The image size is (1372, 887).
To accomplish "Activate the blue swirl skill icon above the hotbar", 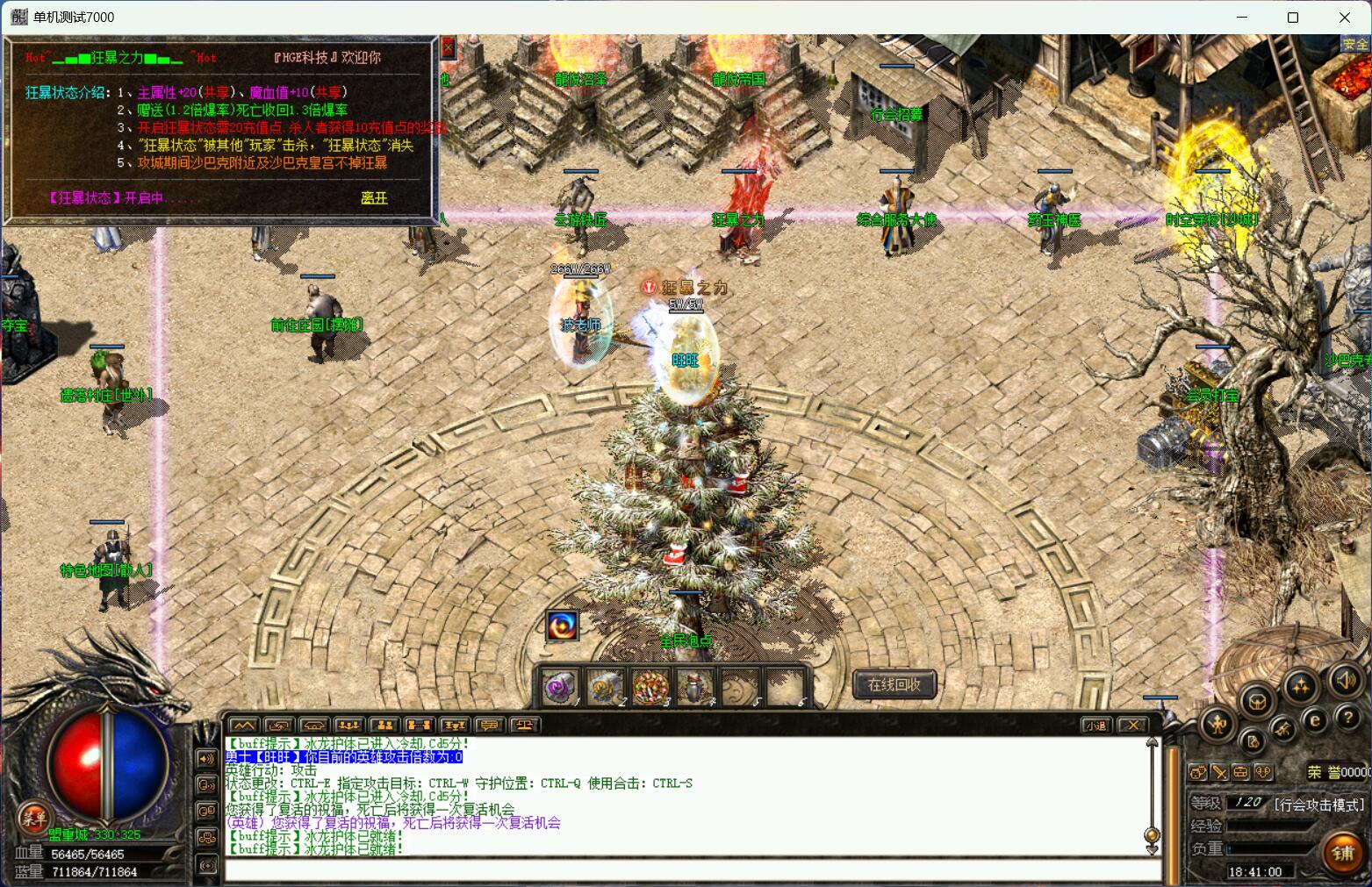I will (563, 626).
